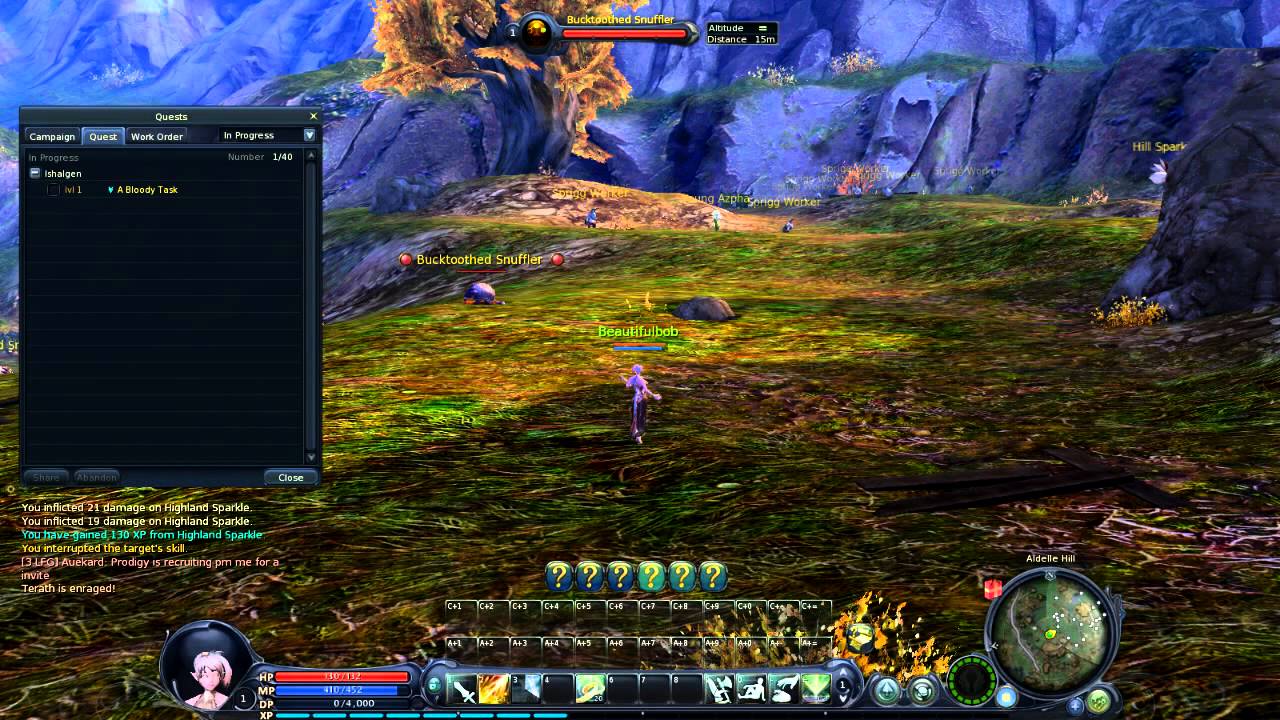Open the green map icon beside the minimap
This screenshot has width=1280, height=720.
pyautogui.click(x=1098, y=701)
